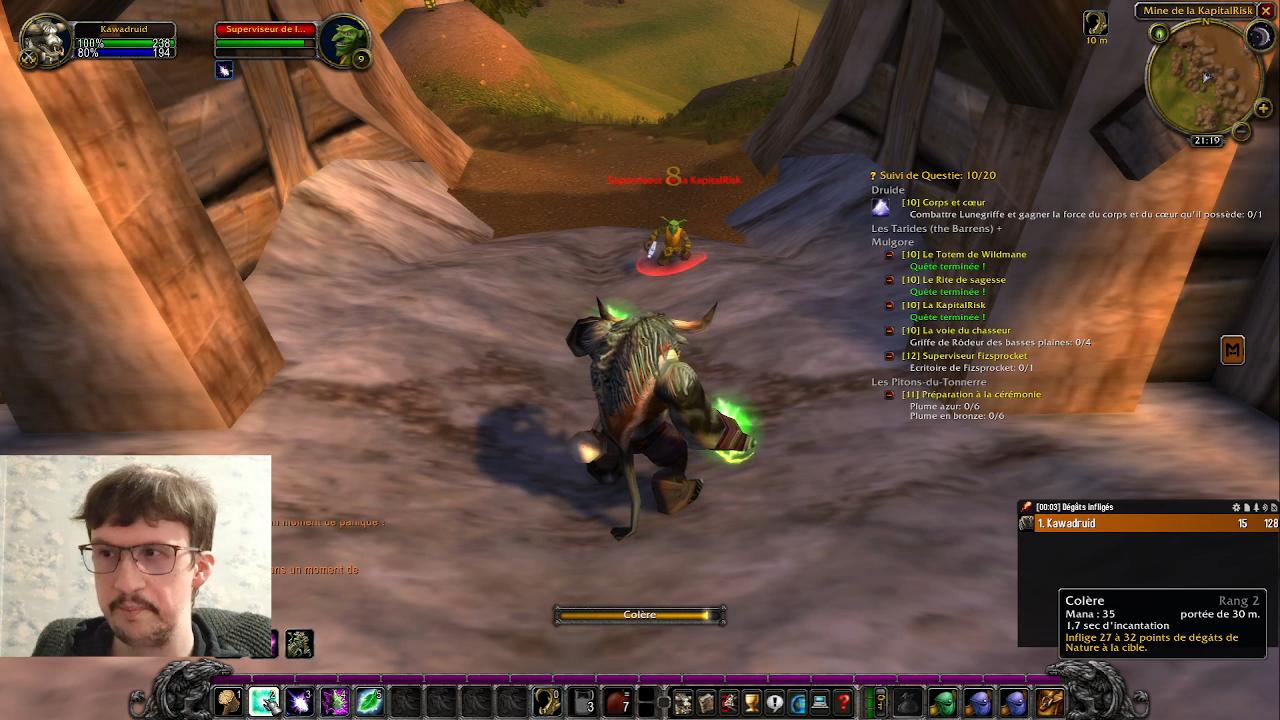The image size is (1280, 720).
Task: Open the damage meter settings gear
Action: click(1236, 507)
